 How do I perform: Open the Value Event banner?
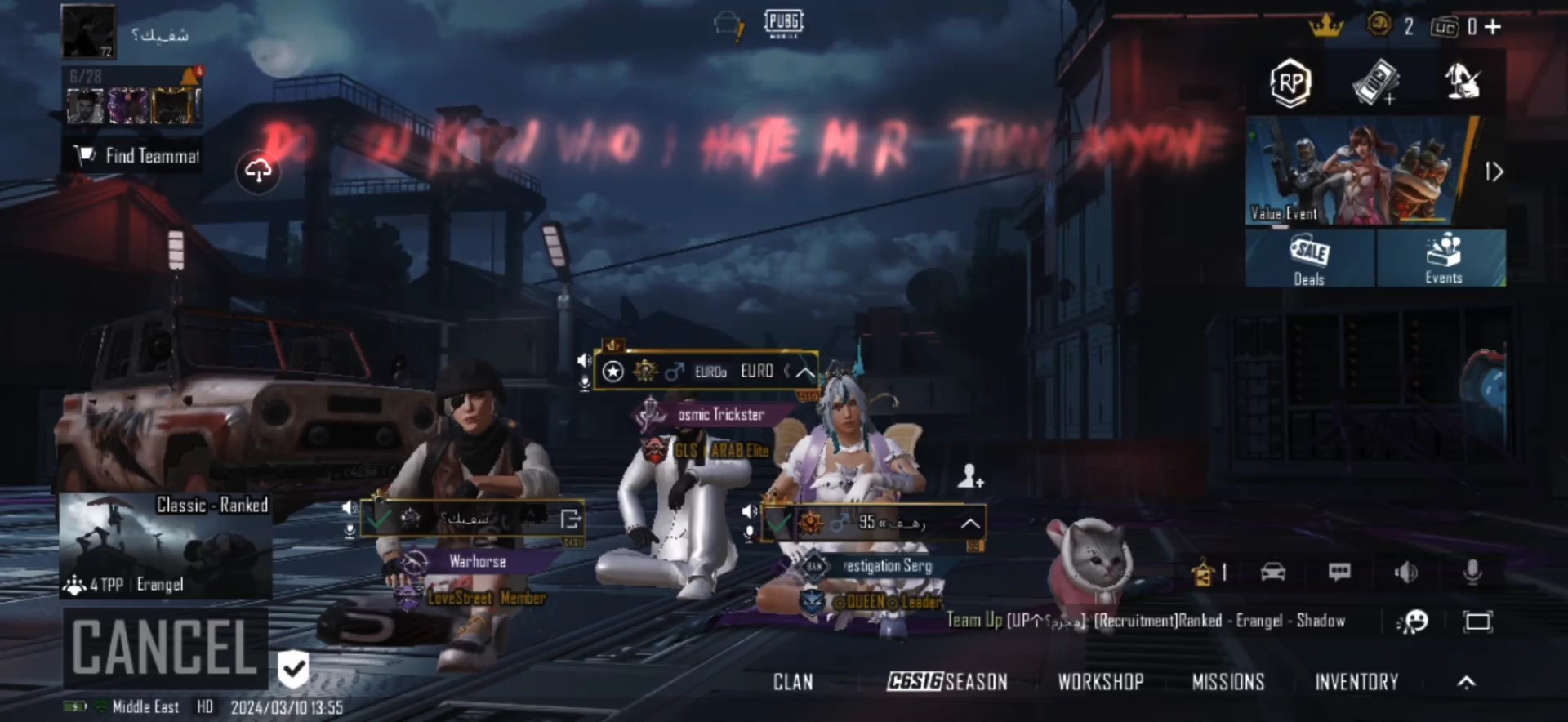point(1361,171)
